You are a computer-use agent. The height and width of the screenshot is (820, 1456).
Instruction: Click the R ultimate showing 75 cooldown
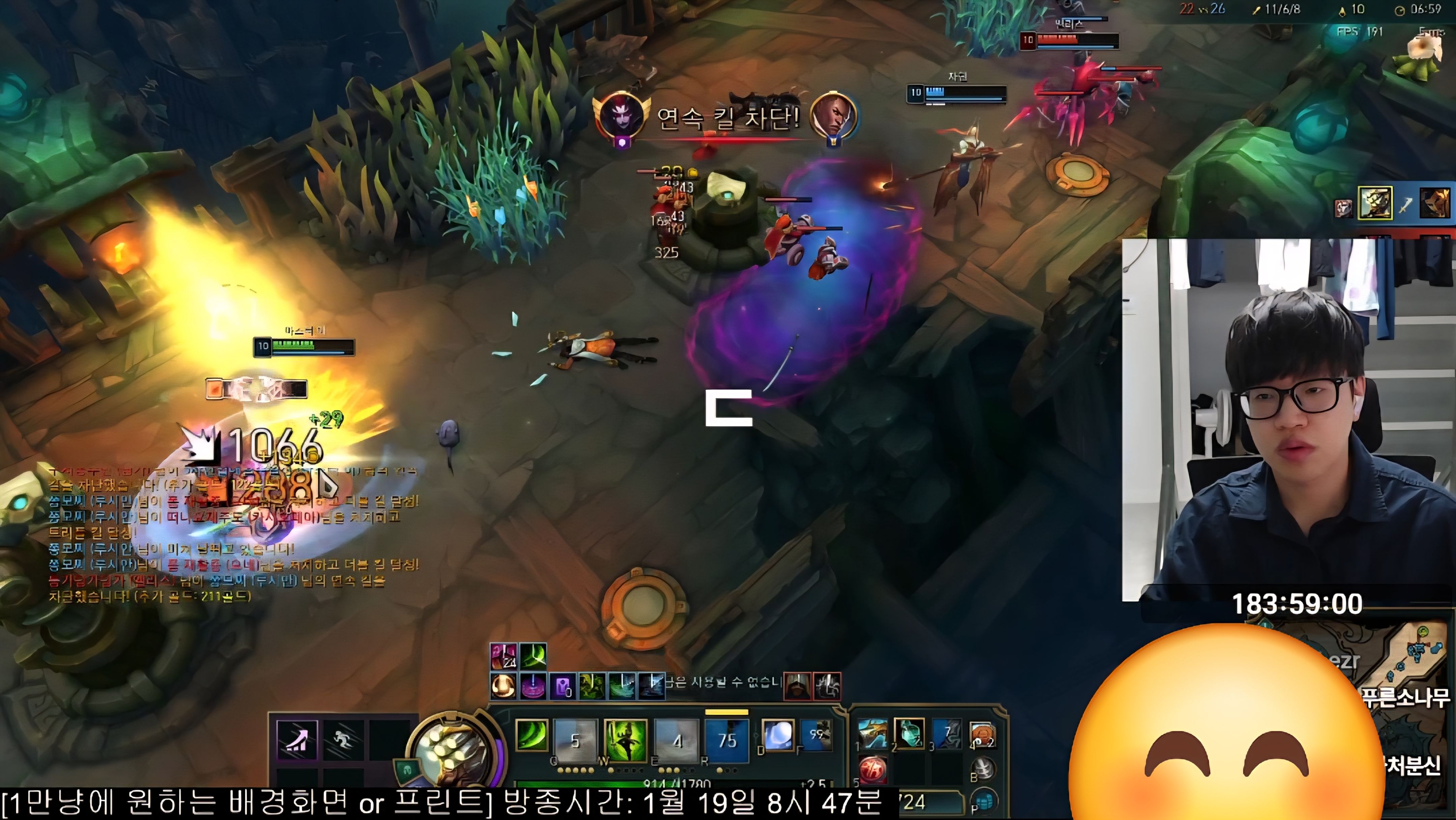point(727,739)
